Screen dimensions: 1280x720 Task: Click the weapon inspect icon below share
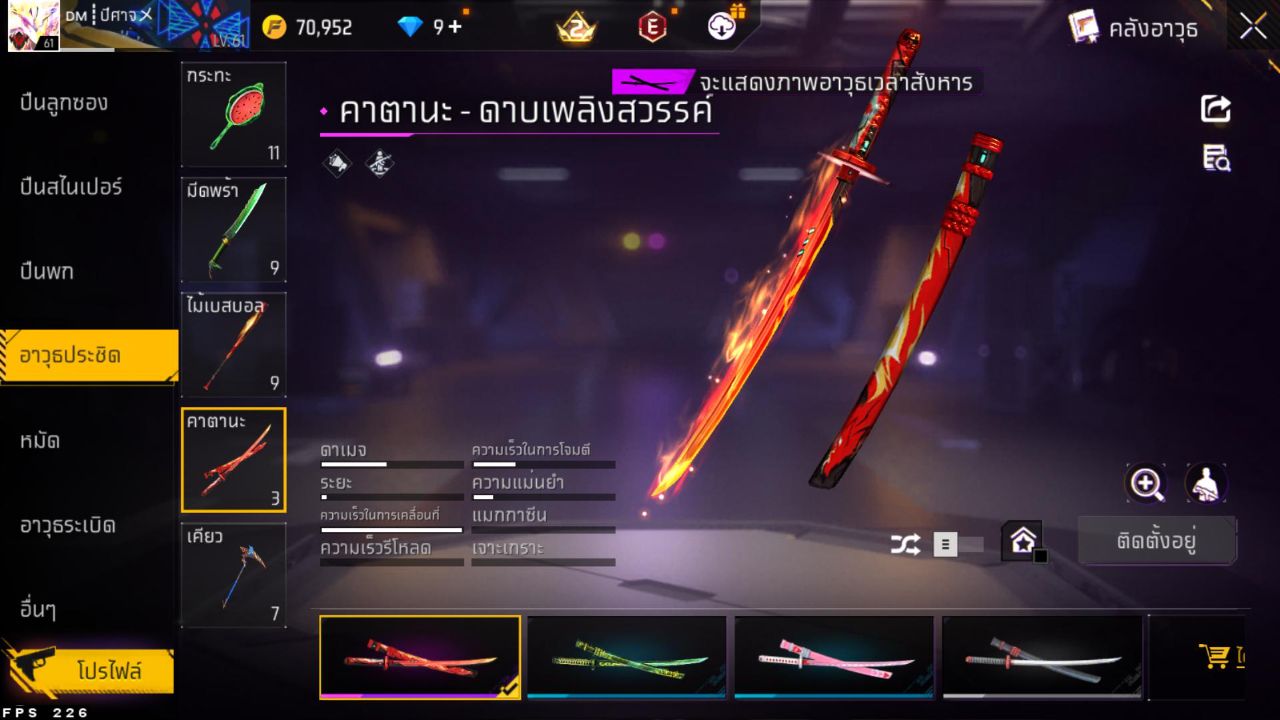point(1215,158)
